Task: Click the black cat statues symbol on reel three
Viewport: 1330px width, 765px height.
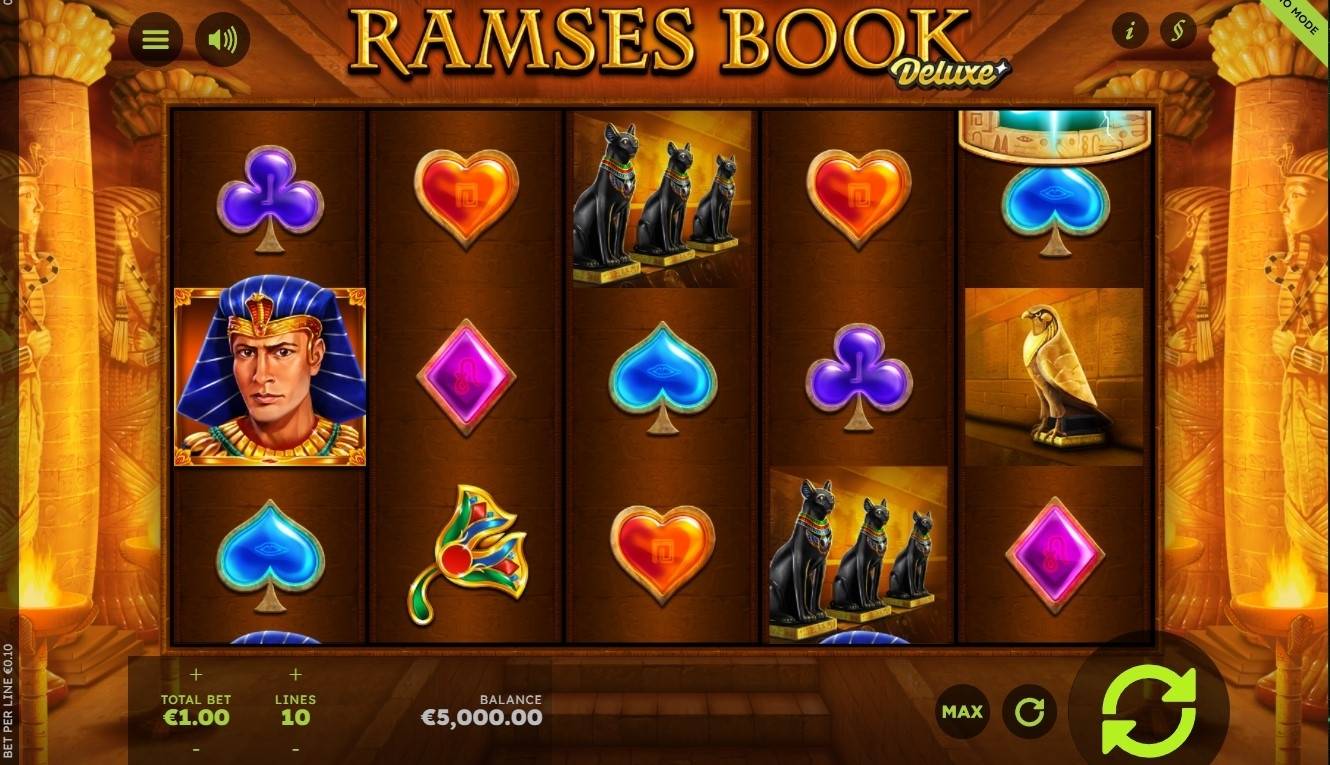Action: [x=659, y=198]
